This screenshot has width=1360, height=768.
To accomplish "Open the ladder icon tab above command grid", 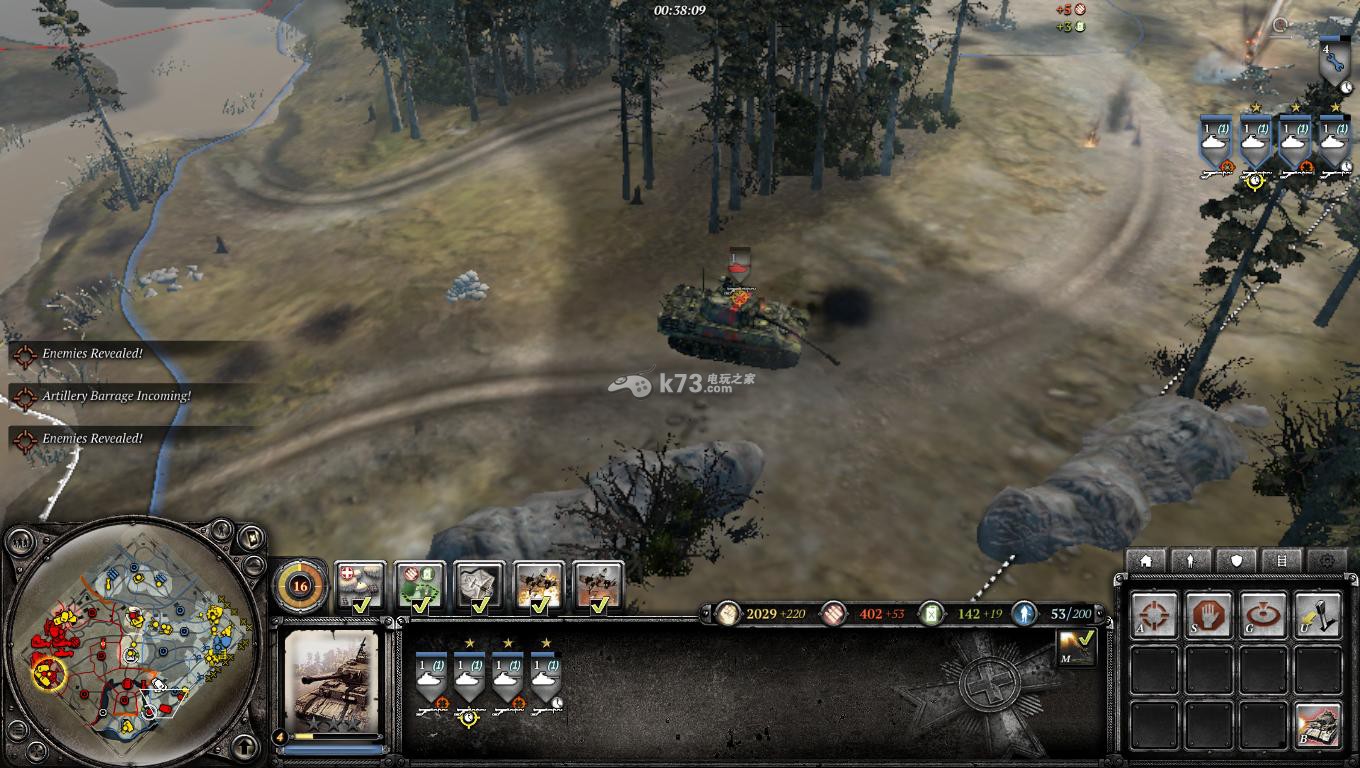I will tap(1282, 560).
